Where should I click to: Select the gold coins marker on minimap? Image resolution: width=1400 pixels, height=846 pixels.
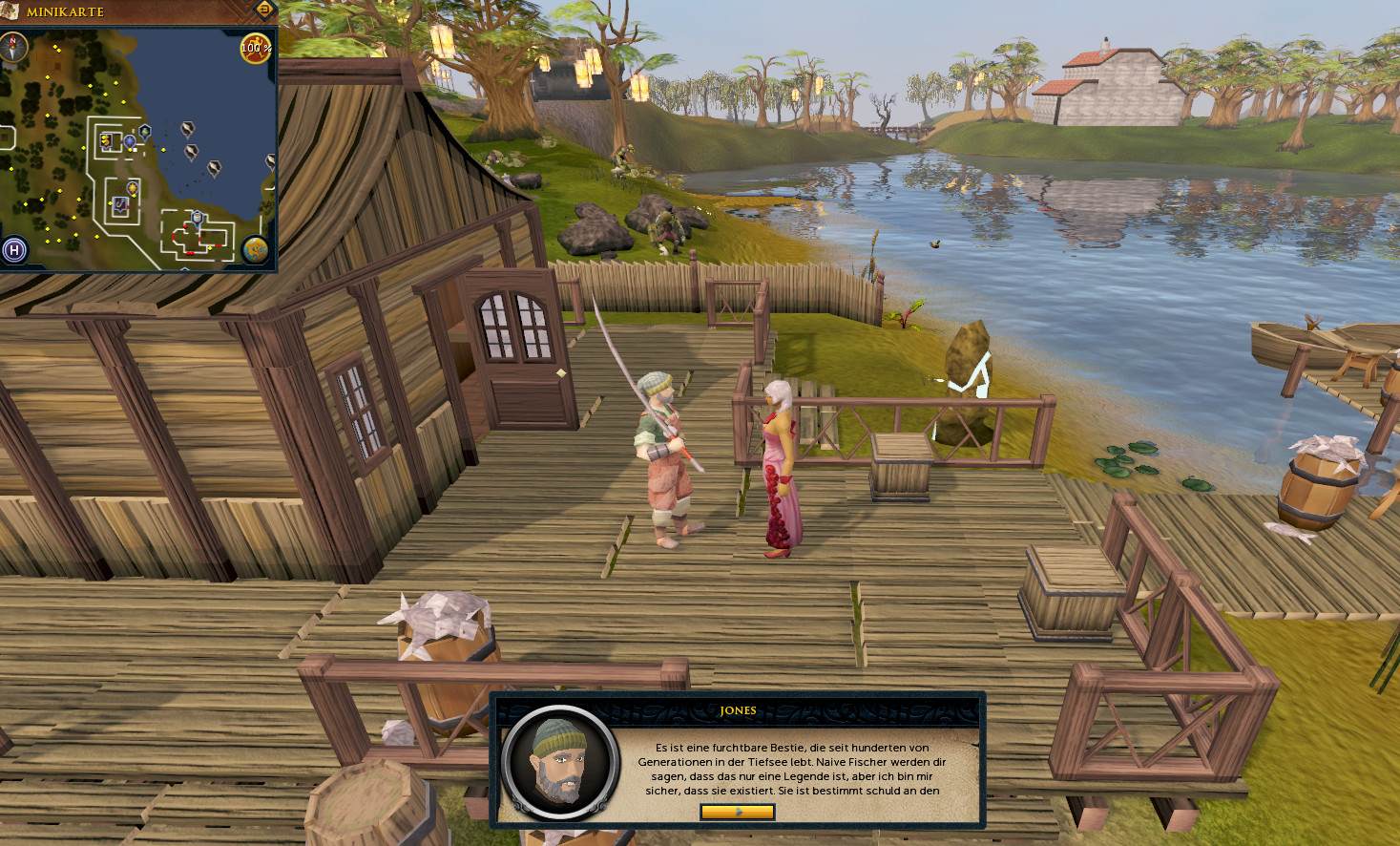click(x=106, y=140)
